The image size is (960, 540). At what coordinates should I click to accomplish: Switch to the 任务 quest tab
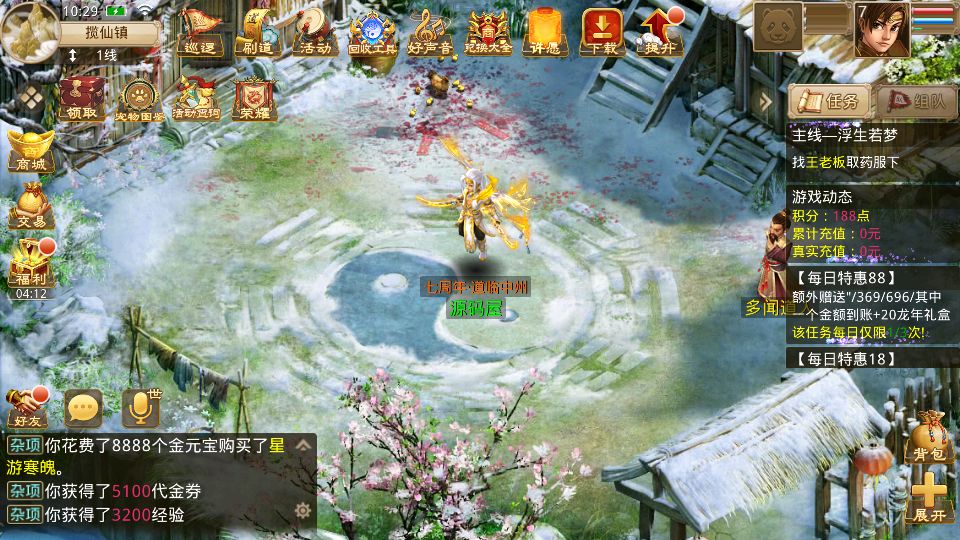828,101
